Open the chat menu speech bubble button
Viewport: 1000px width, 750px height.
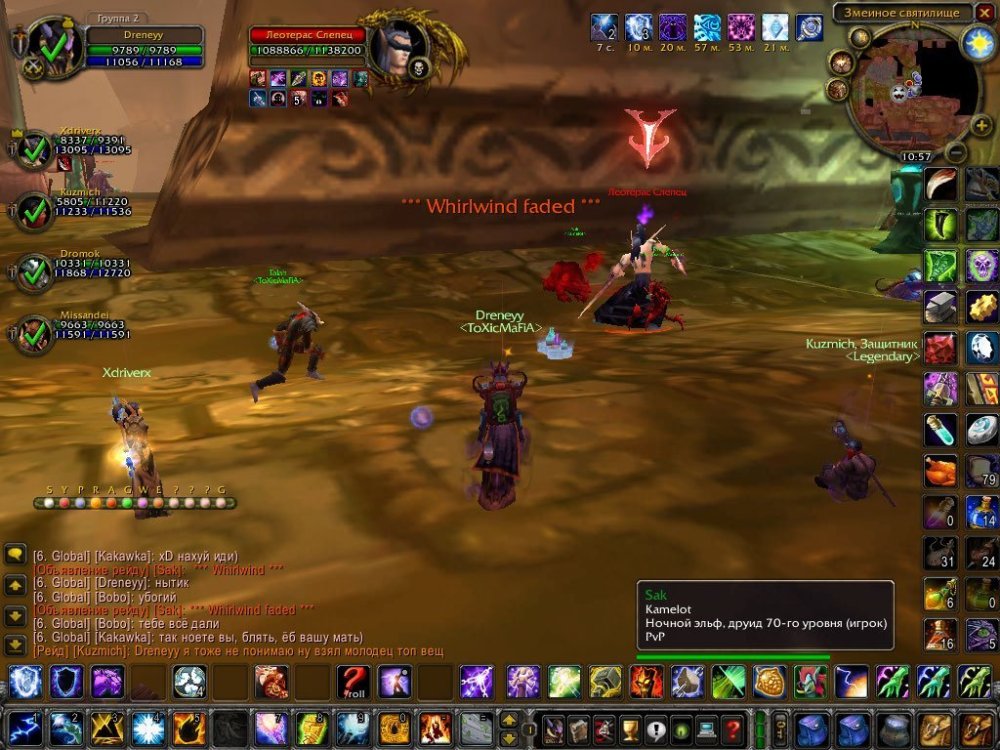click(15, 553)
